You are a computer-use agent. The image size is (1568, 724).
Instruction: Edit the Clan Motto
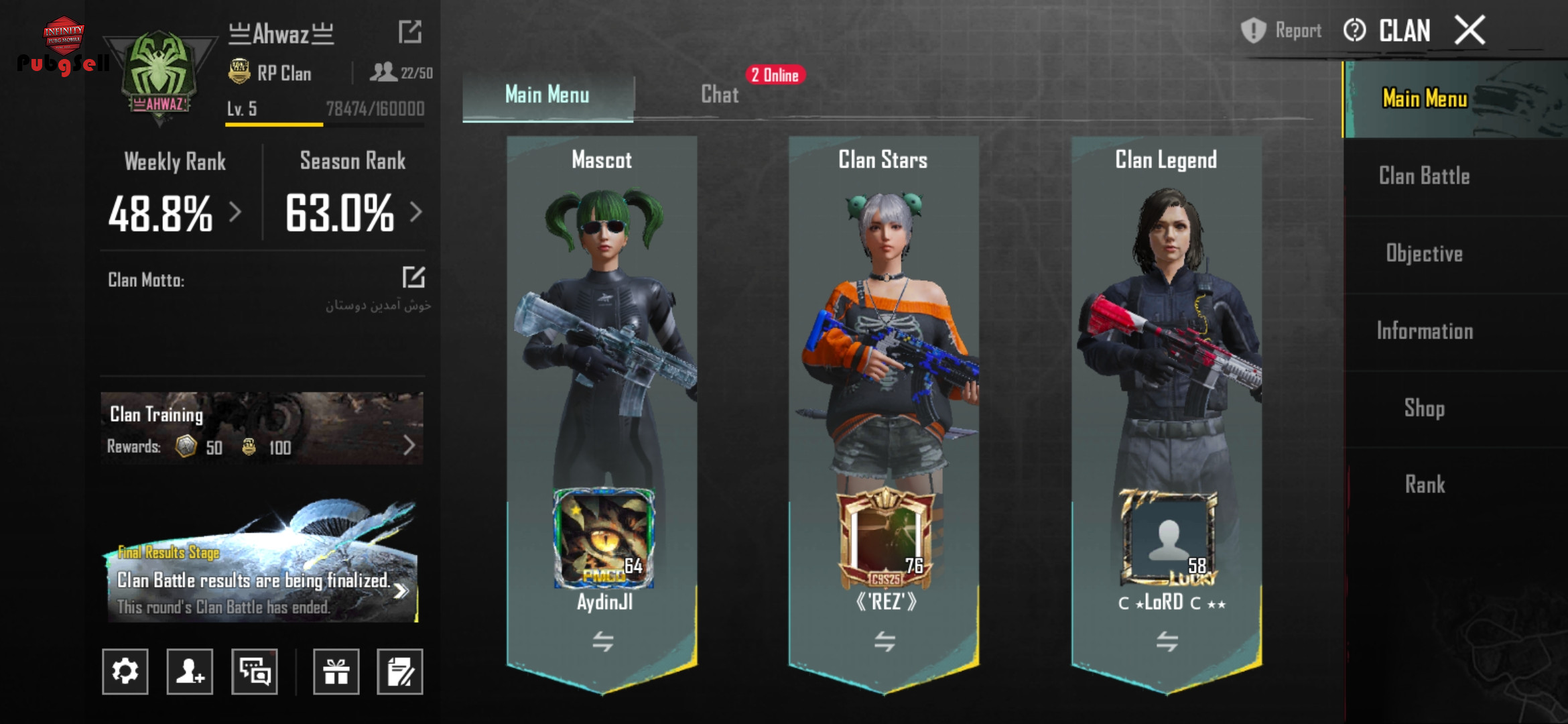pyautogui.click(x=413, y=277)
